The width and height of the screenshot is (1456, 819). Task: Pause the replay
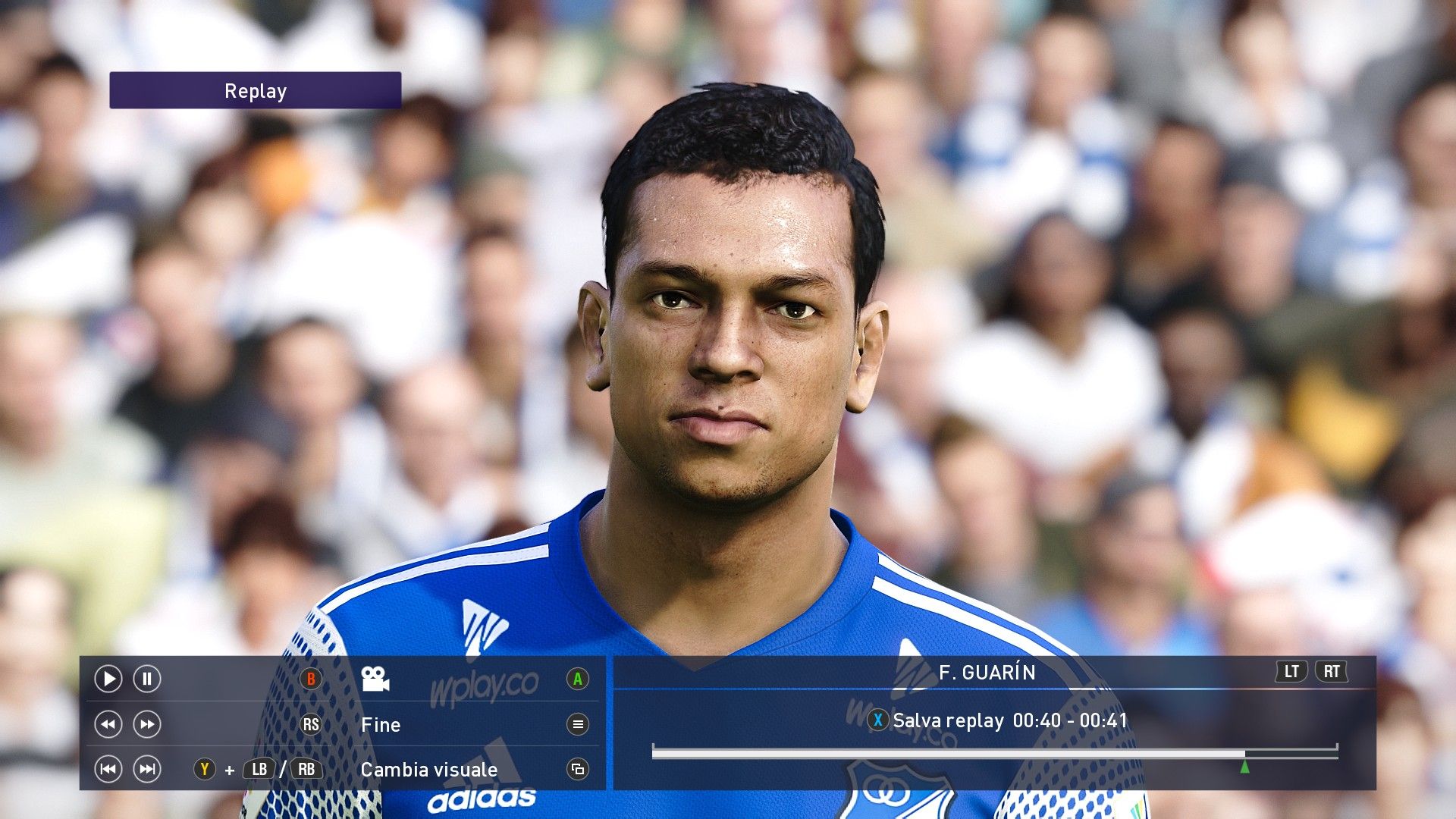[x=147, y=679]
